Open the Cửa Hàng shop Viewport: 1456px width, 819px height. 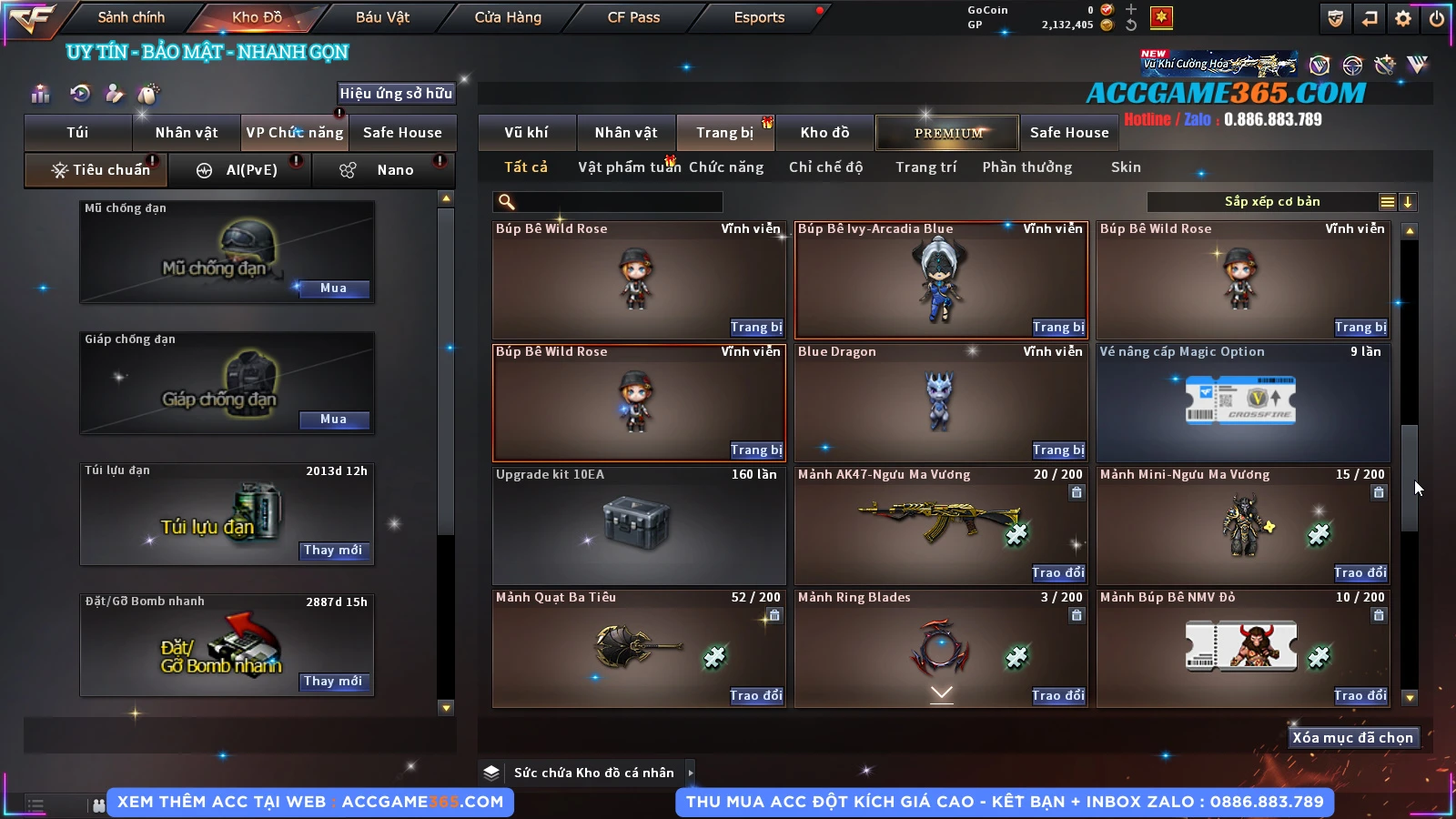click(508, 17)
